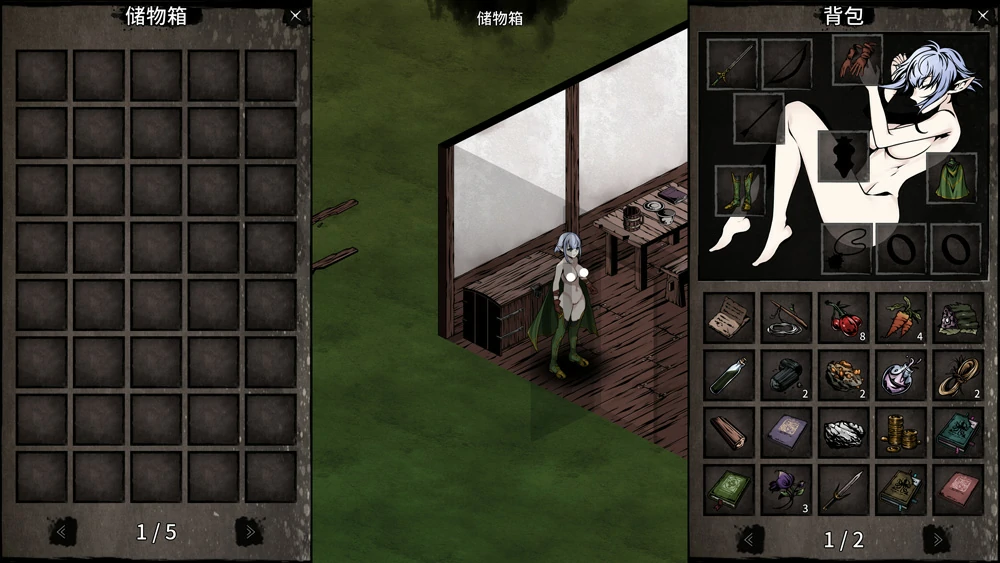This screenshot has height=563, width=1000.
Task: Pick the purple flower stack
Action: click(785, 490)
